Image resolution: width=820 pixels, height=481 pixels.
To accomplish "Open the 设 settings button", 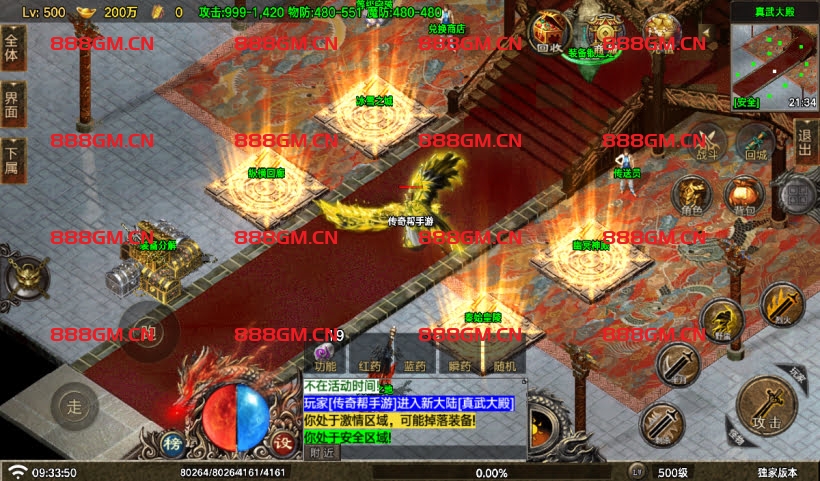I will point(282,444).
